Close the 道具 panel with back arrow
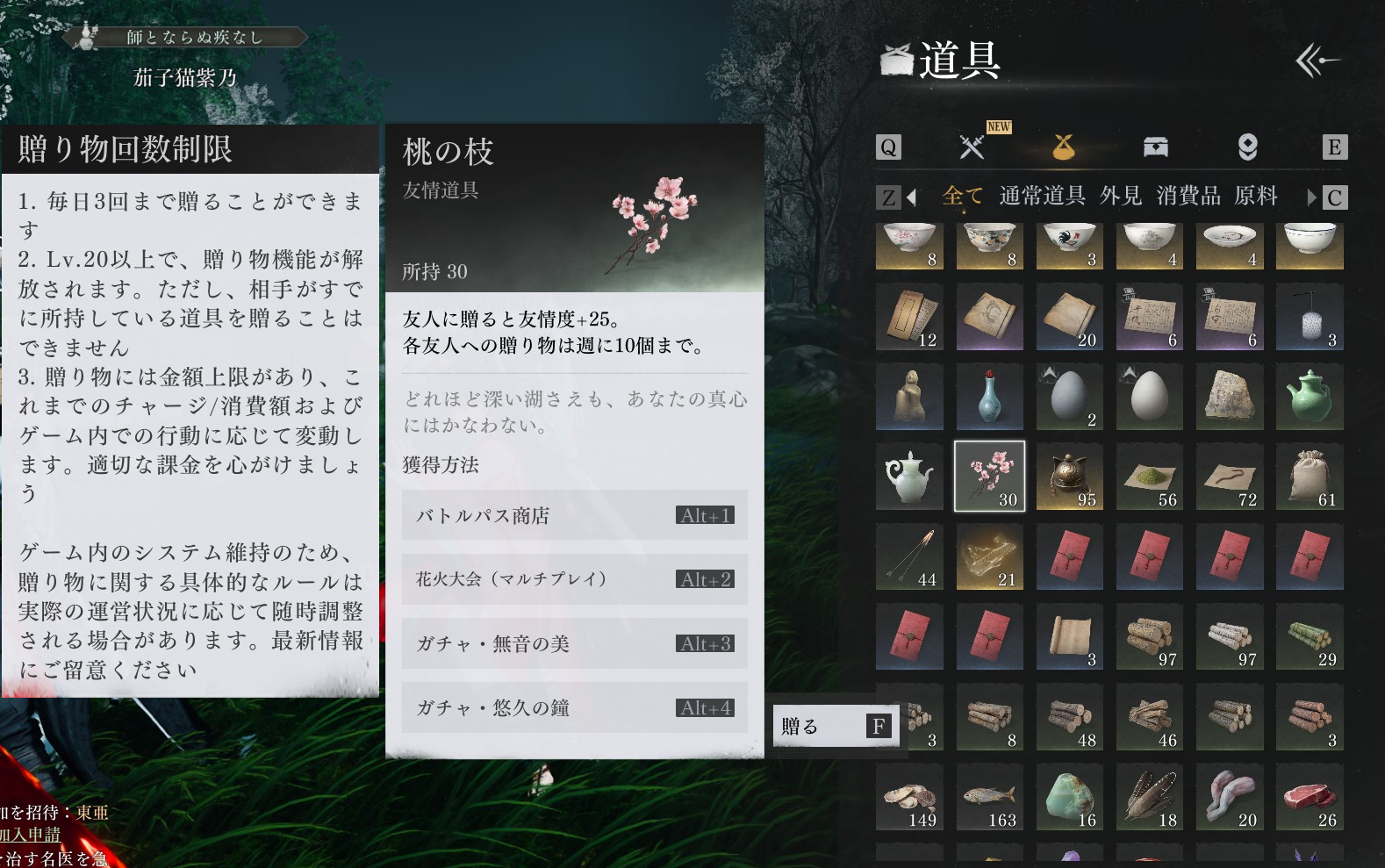Screen dimensions: 1385x868 1317,61
